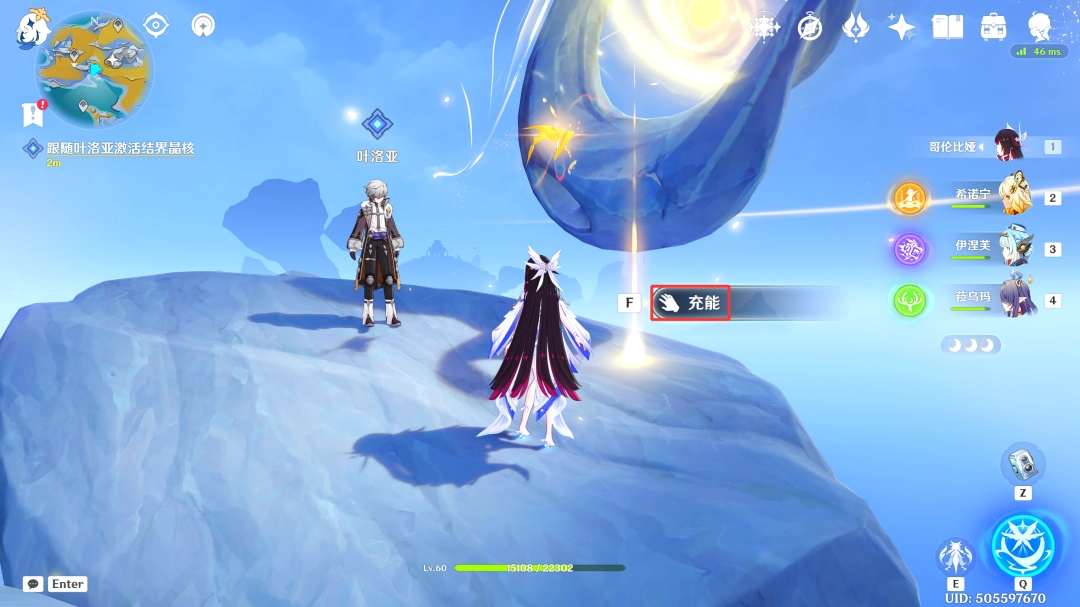The image size is (1080, 607).
Task: Open the chat box speech bubble
Action: pos(33,584)
